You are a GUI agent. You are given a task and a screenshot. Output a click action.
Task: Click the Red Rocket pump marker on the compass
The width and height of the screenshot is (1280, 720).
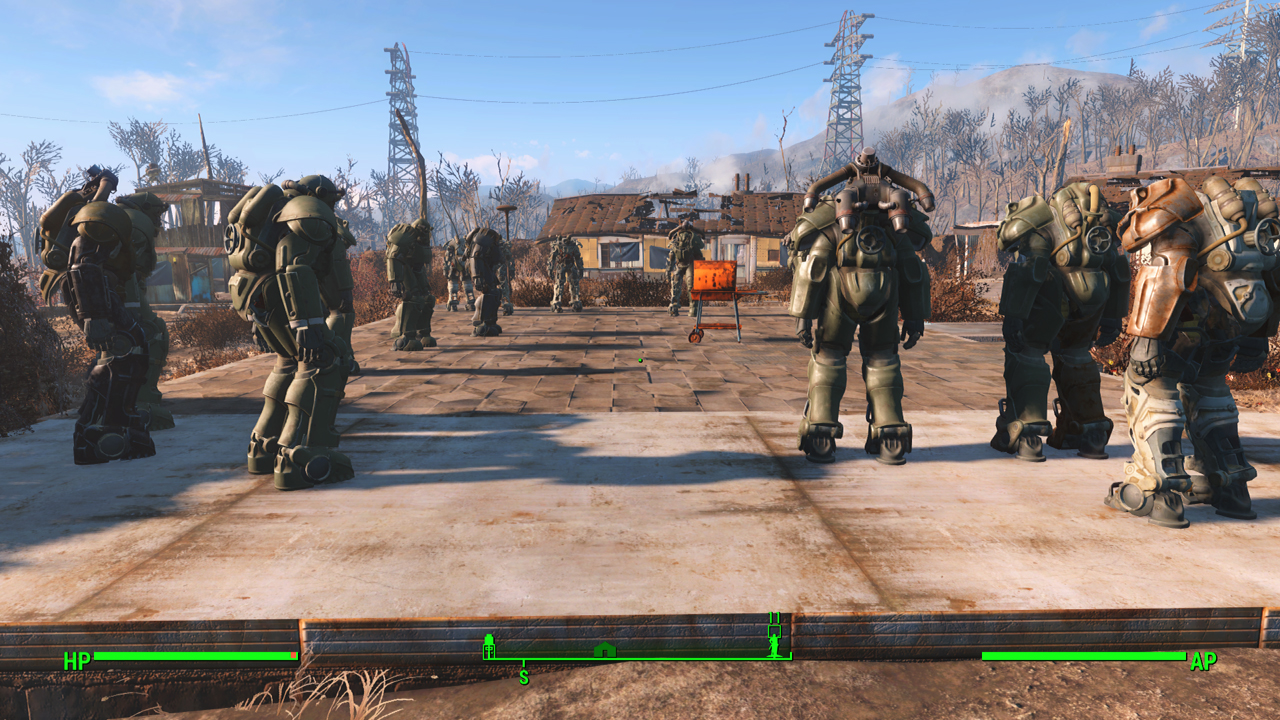489,646
